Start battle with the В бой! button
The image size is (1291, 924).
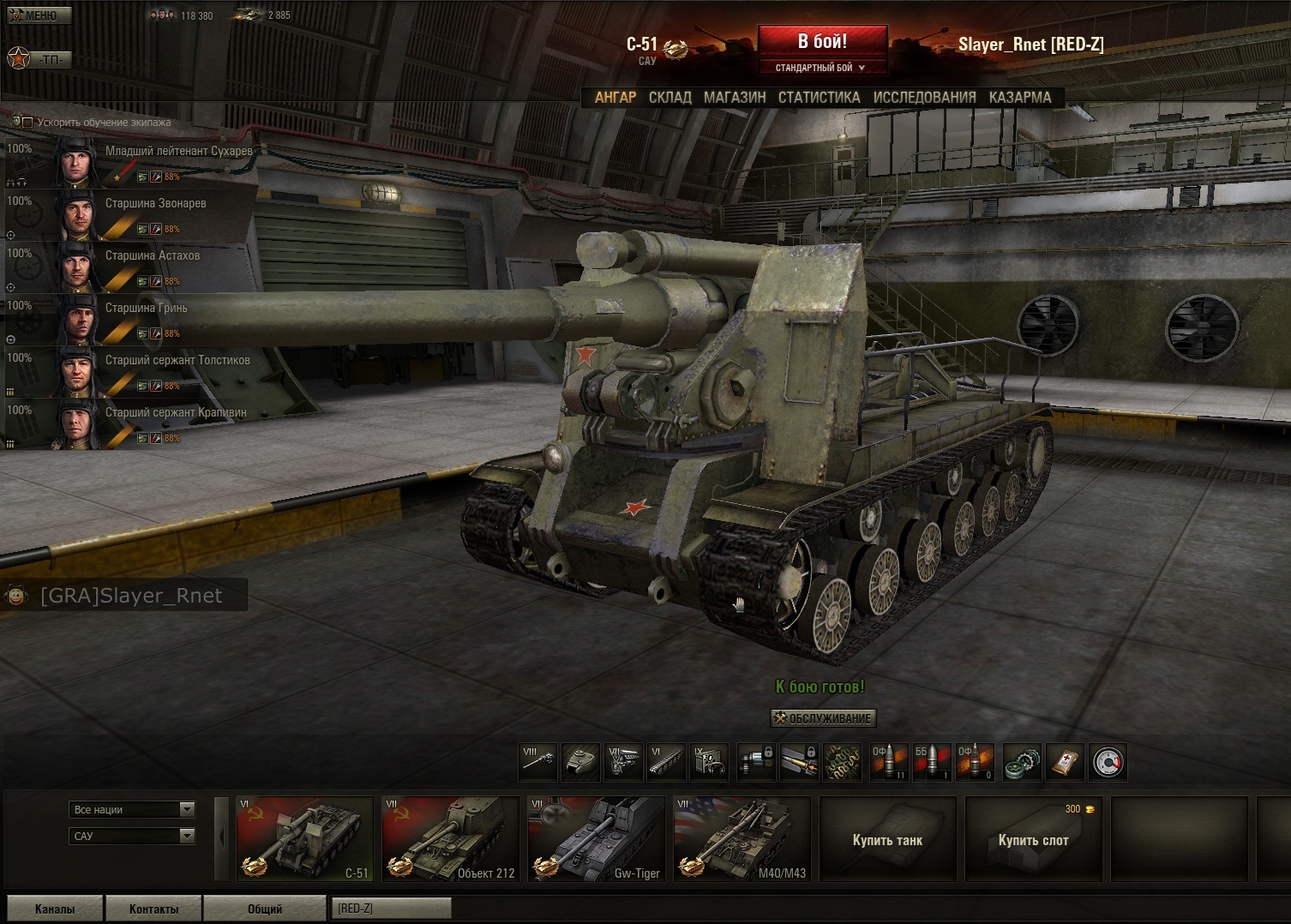(822, 42)
